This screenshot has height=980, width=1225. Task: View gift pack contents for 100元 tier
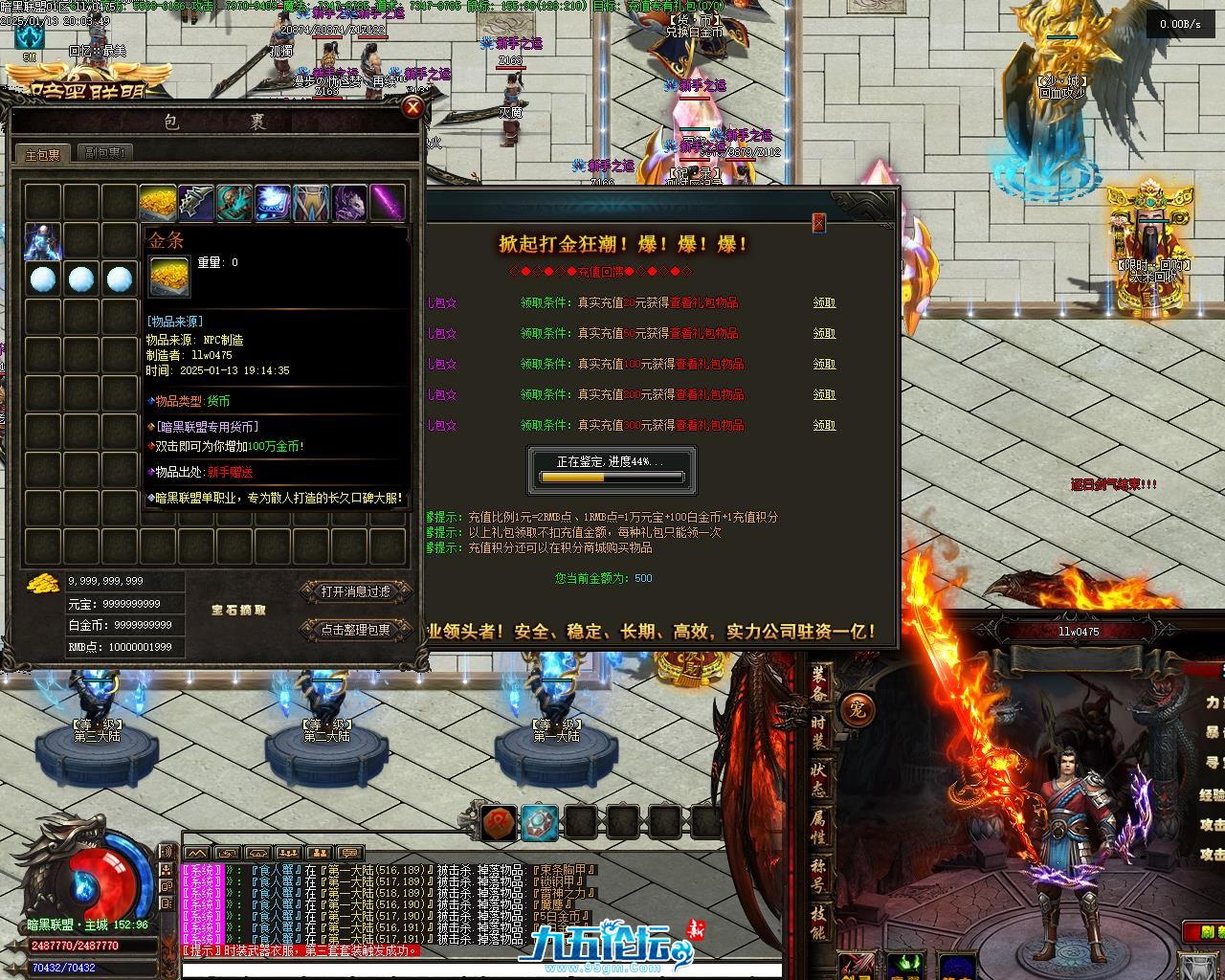(709, 364)
